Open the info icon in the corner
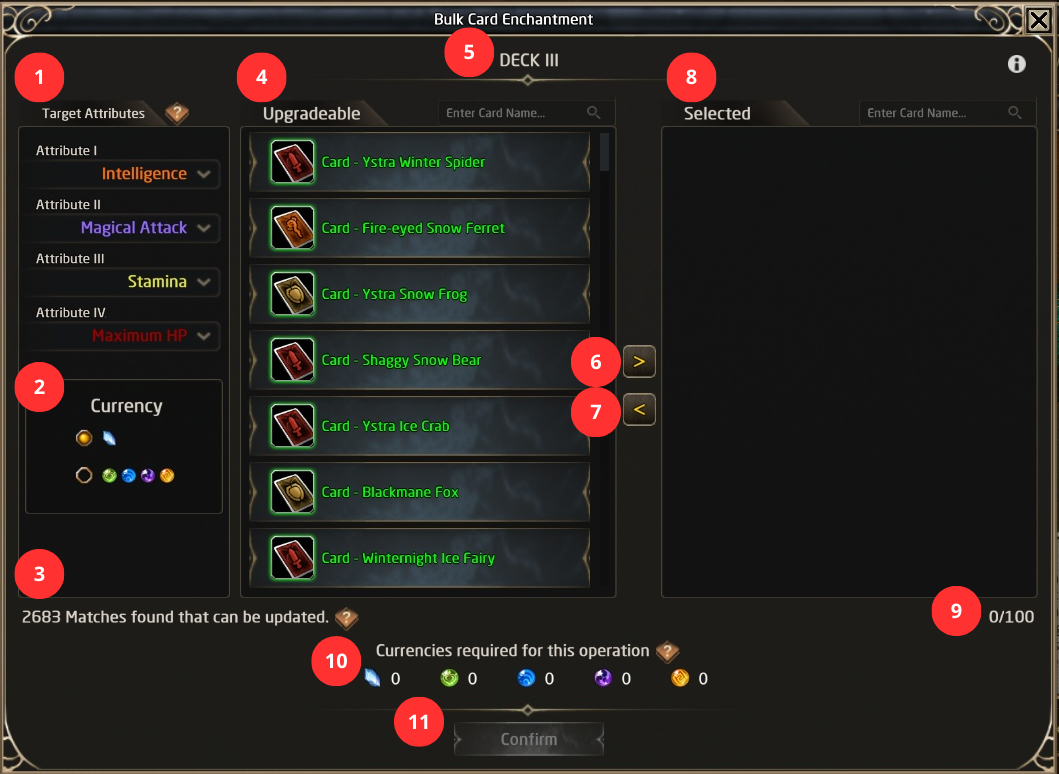Image resolution: width=1059 pixels, height=774 pixels. 1017,64
